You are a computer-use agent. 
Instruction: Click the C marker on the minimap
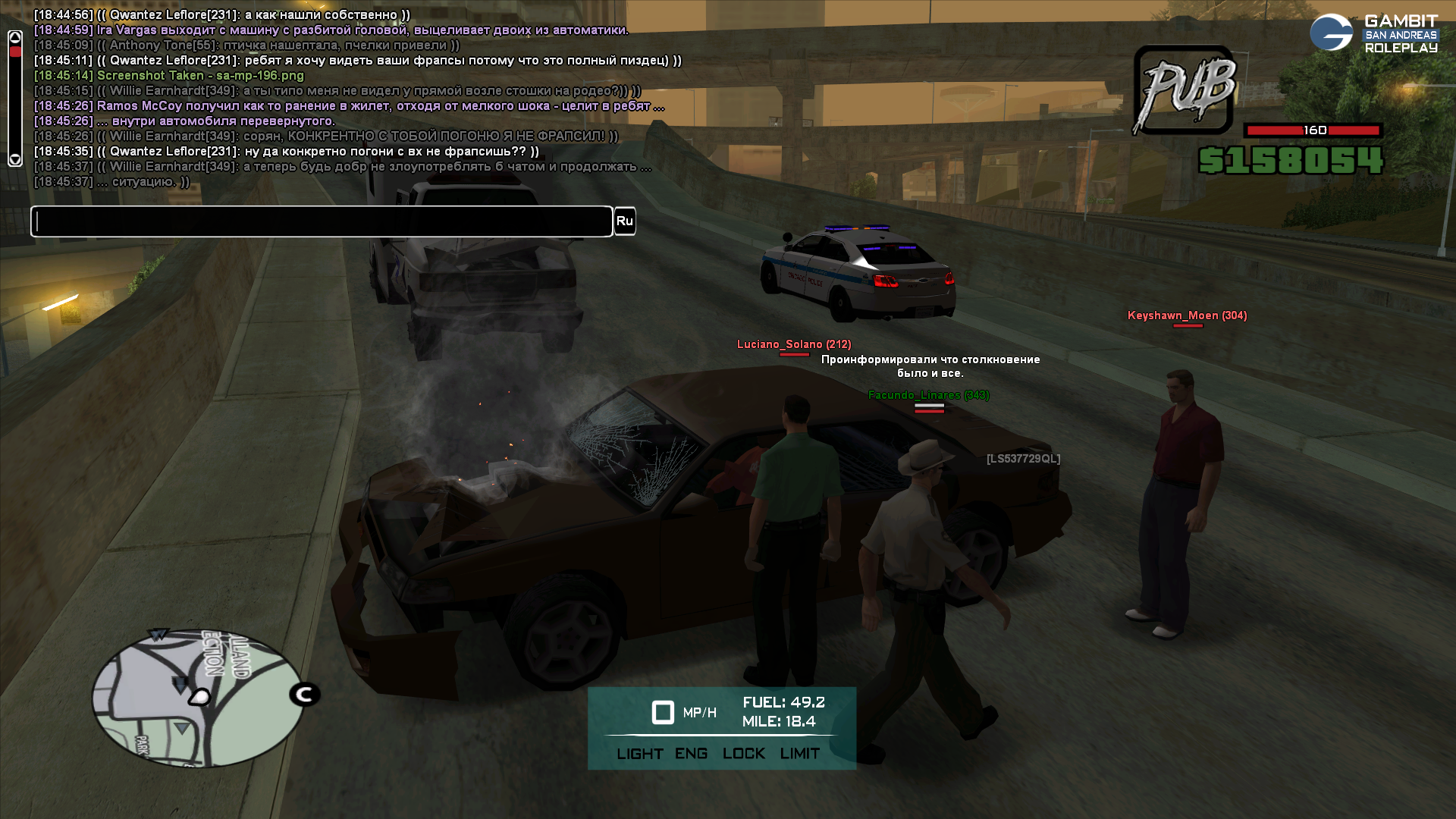(x=305, y=694)
